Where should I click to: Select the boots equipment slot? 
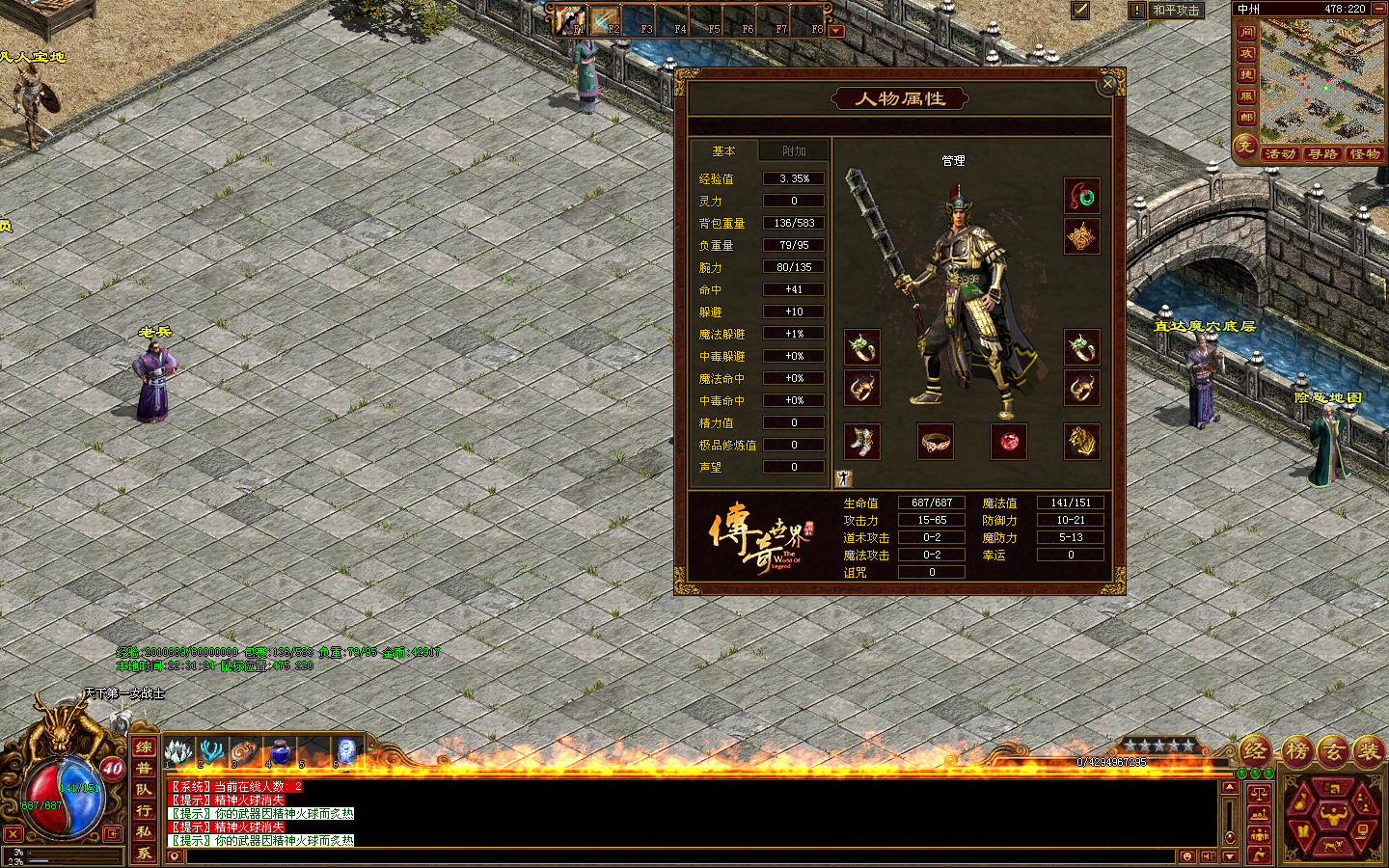click(862, 442)
